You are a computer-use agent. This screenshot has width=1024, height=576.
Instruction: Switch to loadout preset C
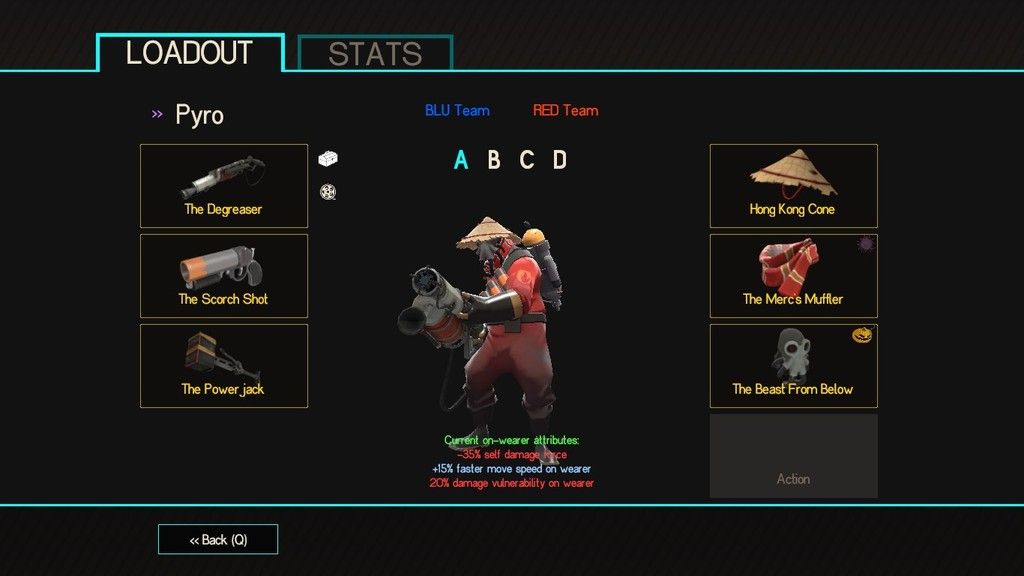(x=527, y=160)
